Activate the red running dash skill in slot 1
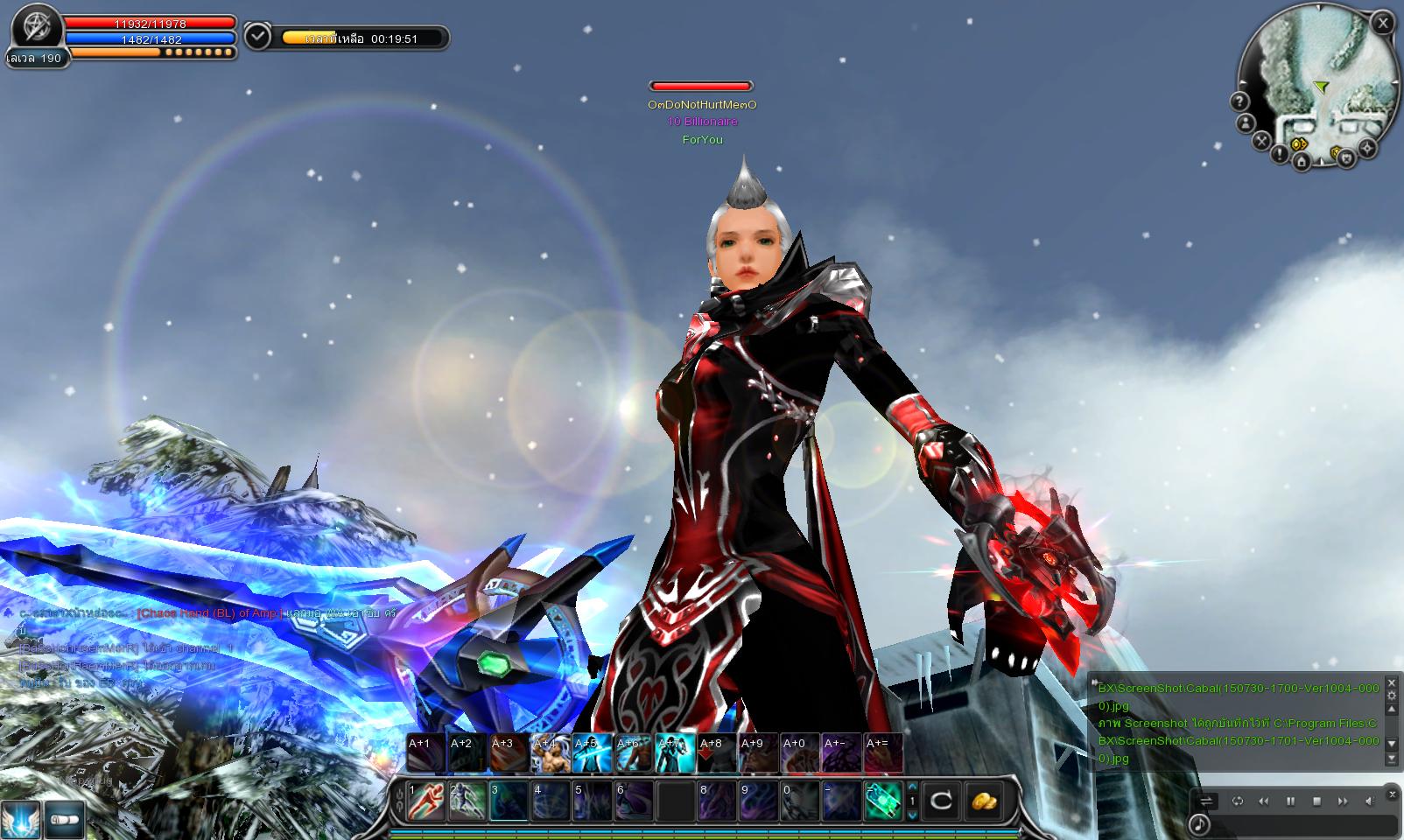 coord(425,801)
